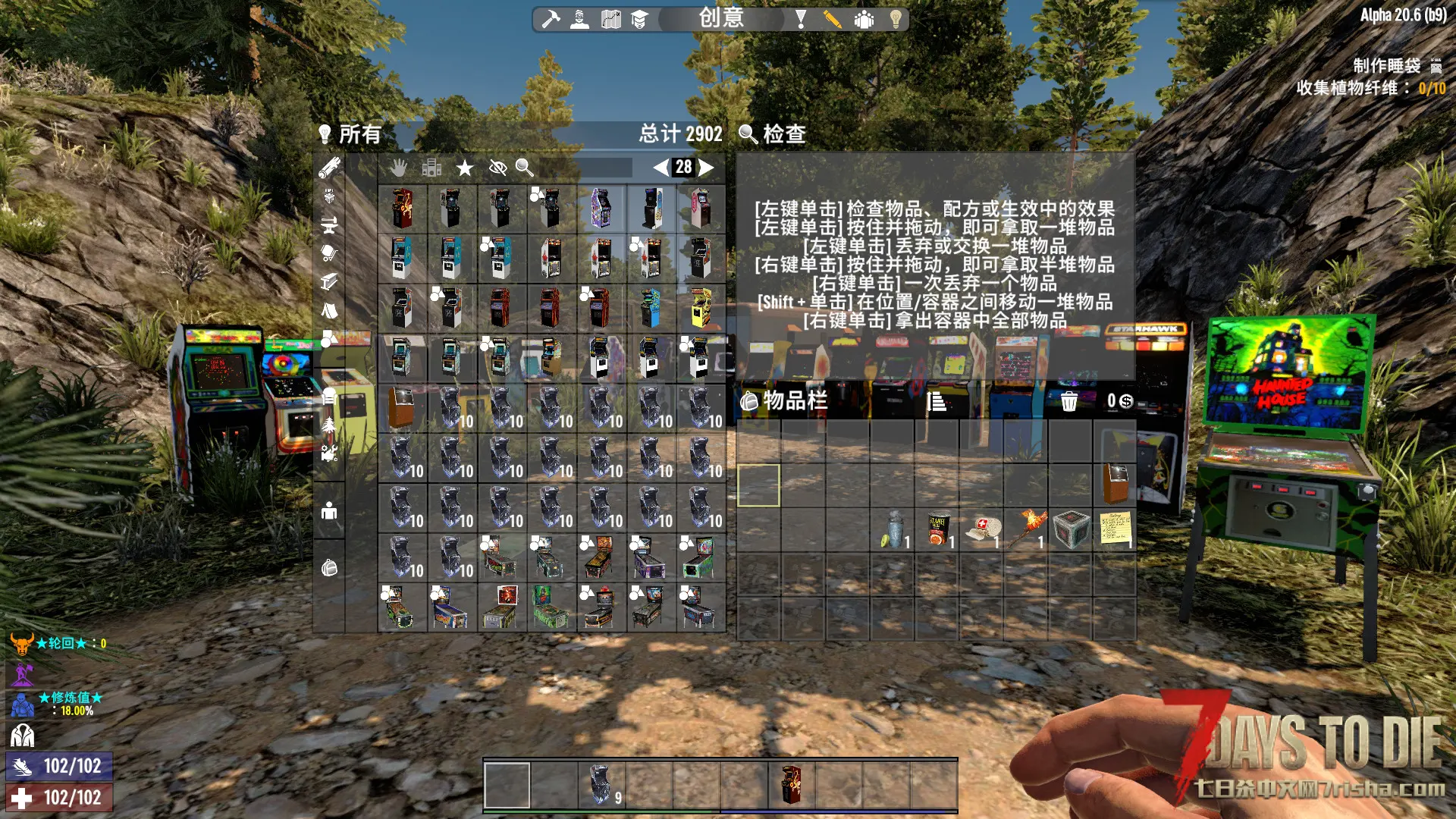Click the creative menu search field
The image size is (1456, 819).
[x=584, y=168]
